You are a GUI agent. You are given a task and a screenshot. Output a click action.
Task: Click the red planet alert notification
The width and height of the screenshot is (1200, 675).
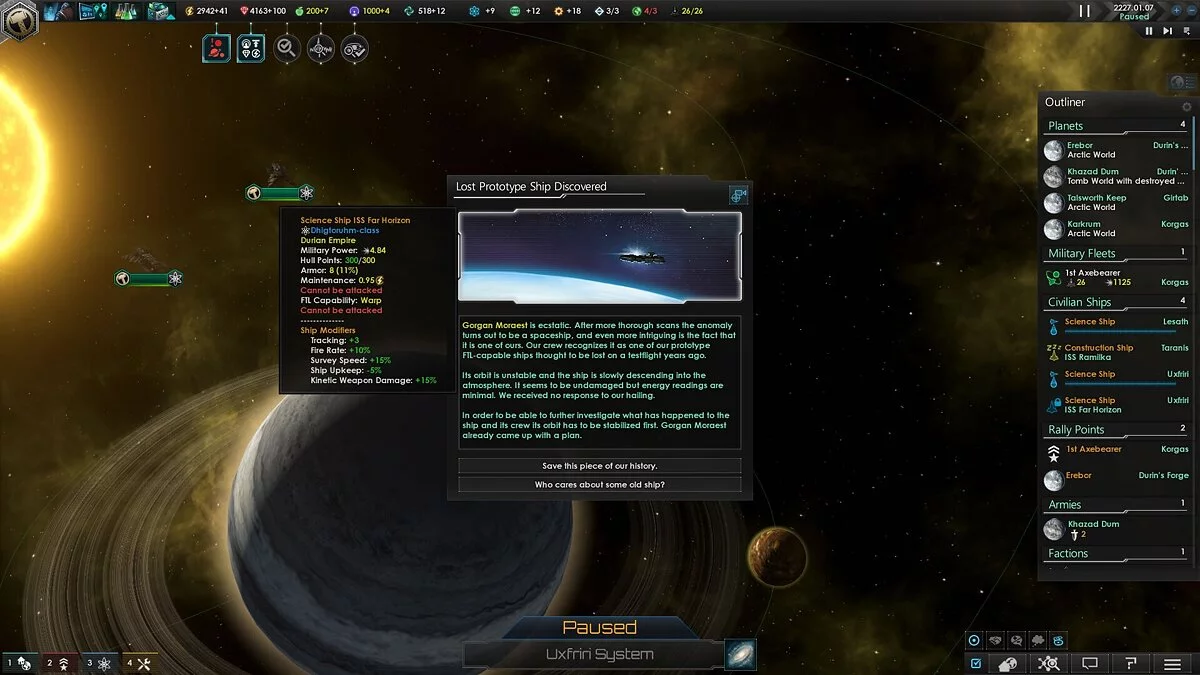click(x=217, y=48)
